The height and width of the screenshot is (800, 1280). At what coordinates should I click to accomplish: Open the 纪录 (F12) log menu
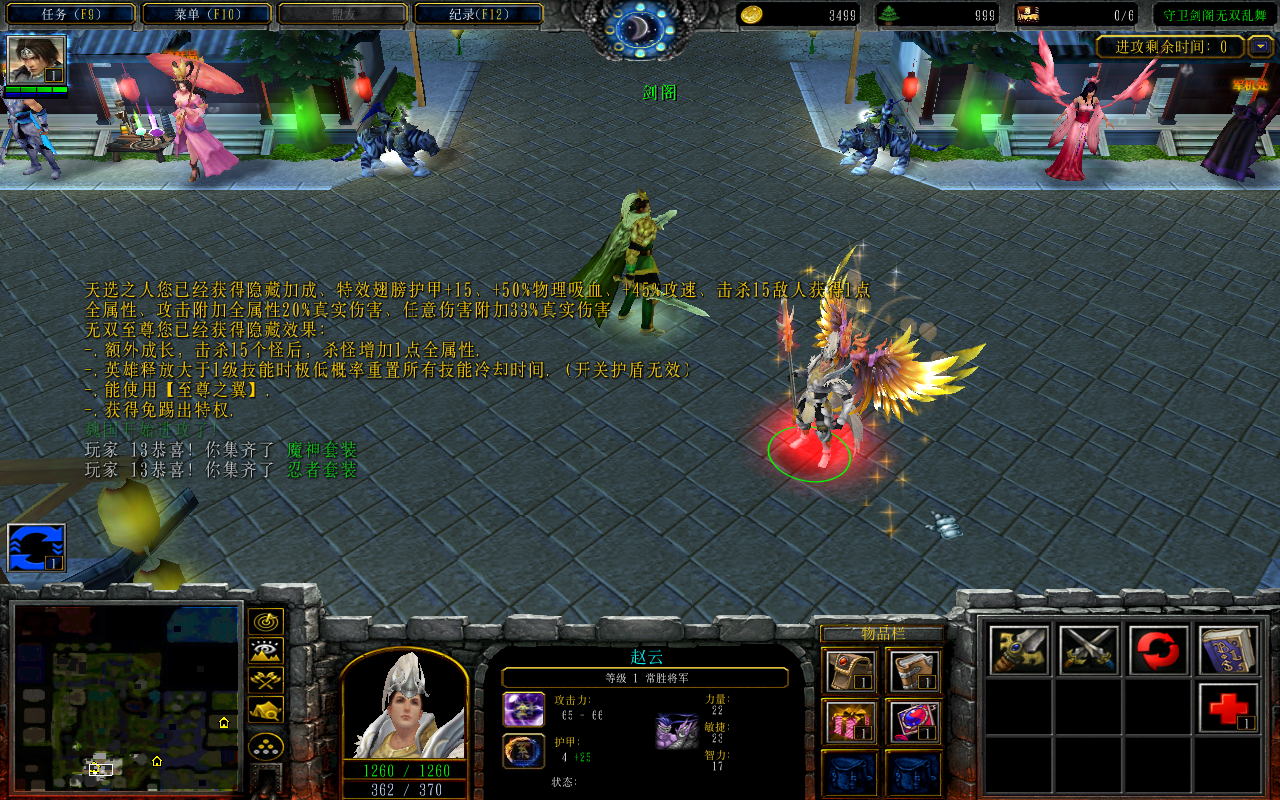point(478,15)
